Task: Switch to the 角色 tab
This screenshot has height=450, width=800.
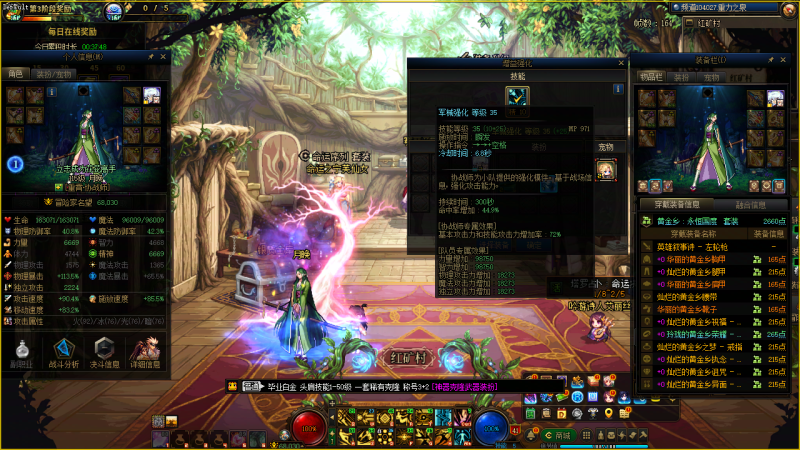Action: [16, 73]
